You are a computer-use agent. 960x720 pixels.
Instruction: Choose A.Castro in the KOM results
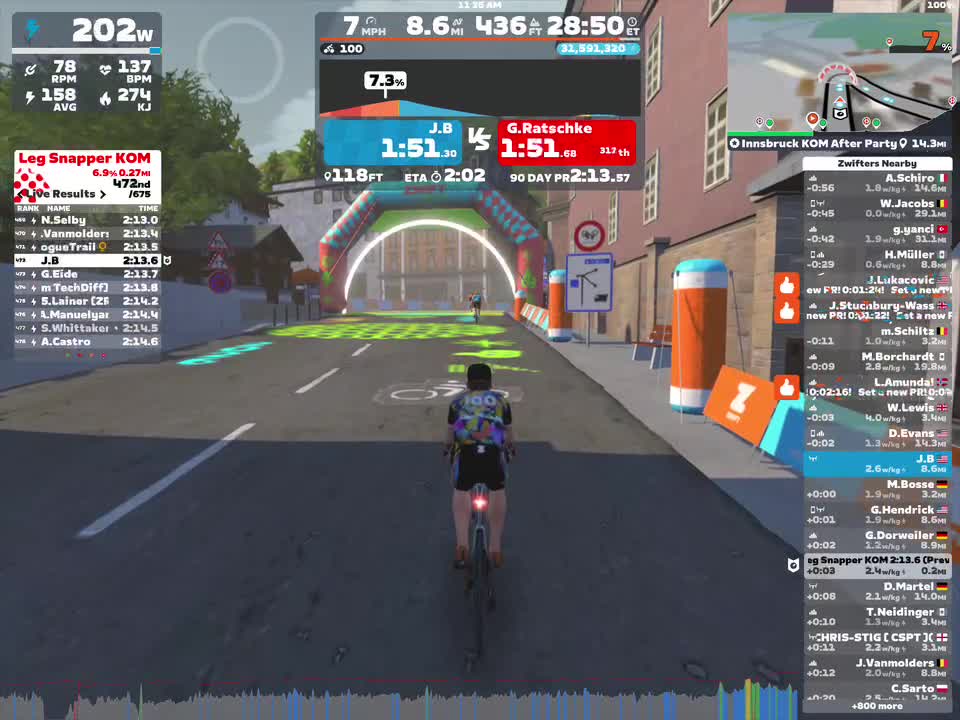coord(86,342)
